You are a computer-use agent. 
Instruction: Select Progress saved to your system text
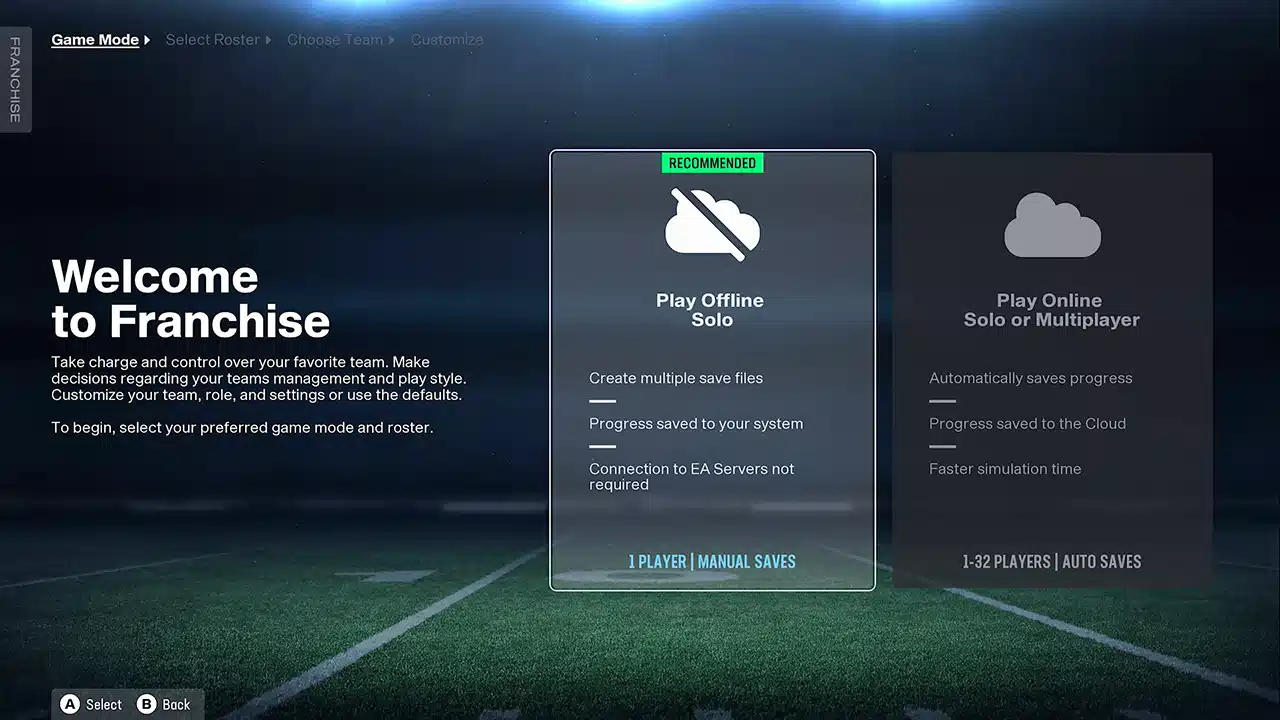click(x=696, y=423)
